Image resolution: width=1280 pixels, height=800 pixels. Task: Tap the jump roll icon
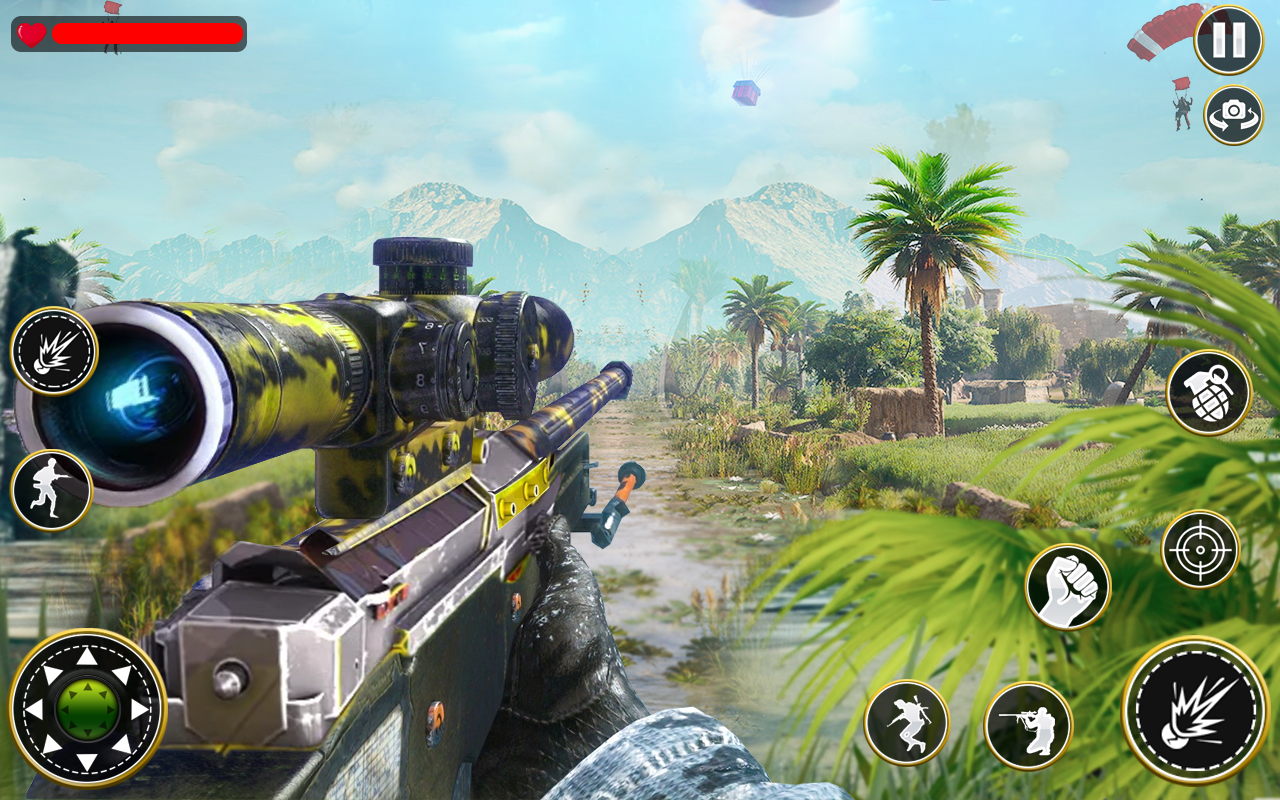(908, 722)
